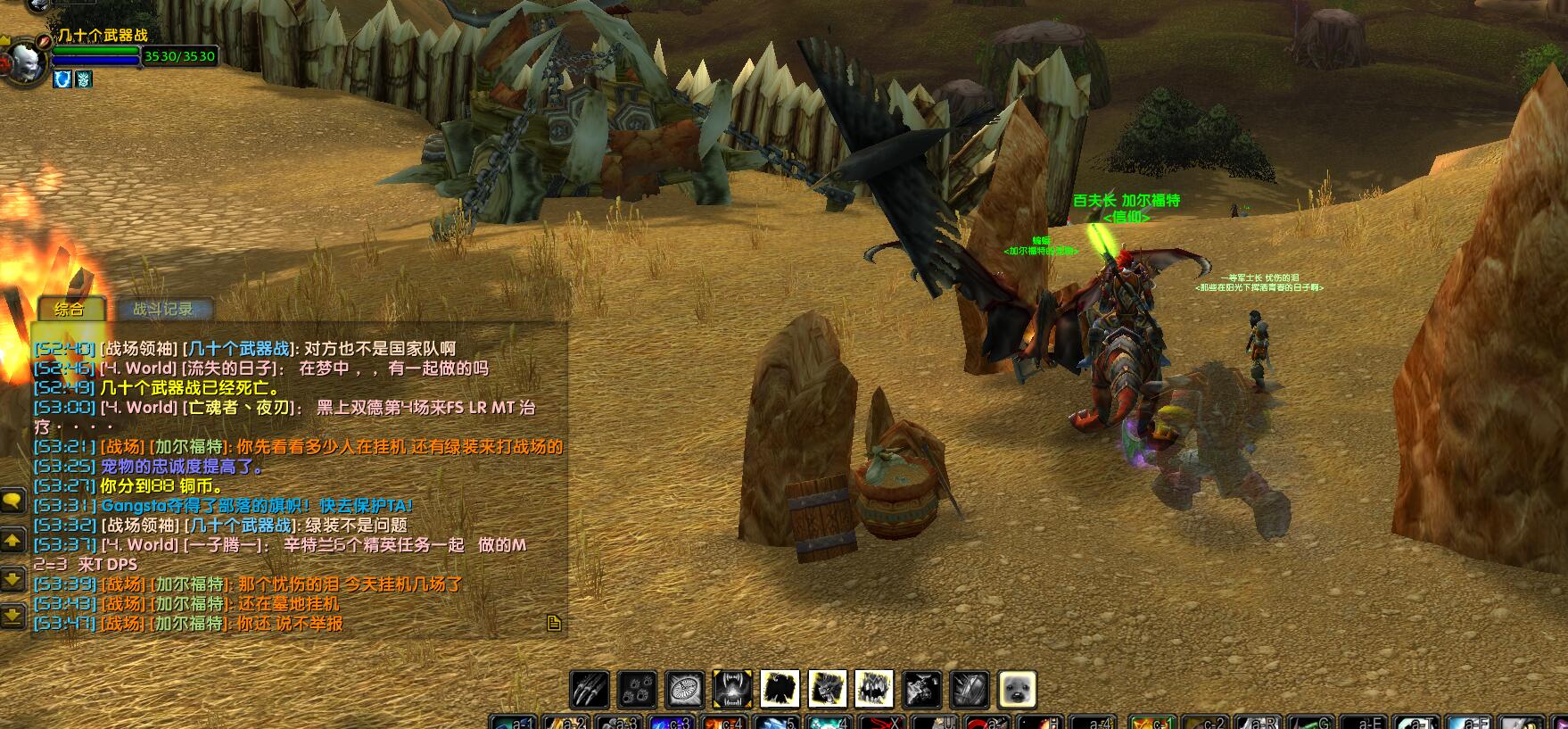The width and height of the screenshot is (1568, 729).
Task: Toggle the fanged bite pet ability
Action: (732, 690)
